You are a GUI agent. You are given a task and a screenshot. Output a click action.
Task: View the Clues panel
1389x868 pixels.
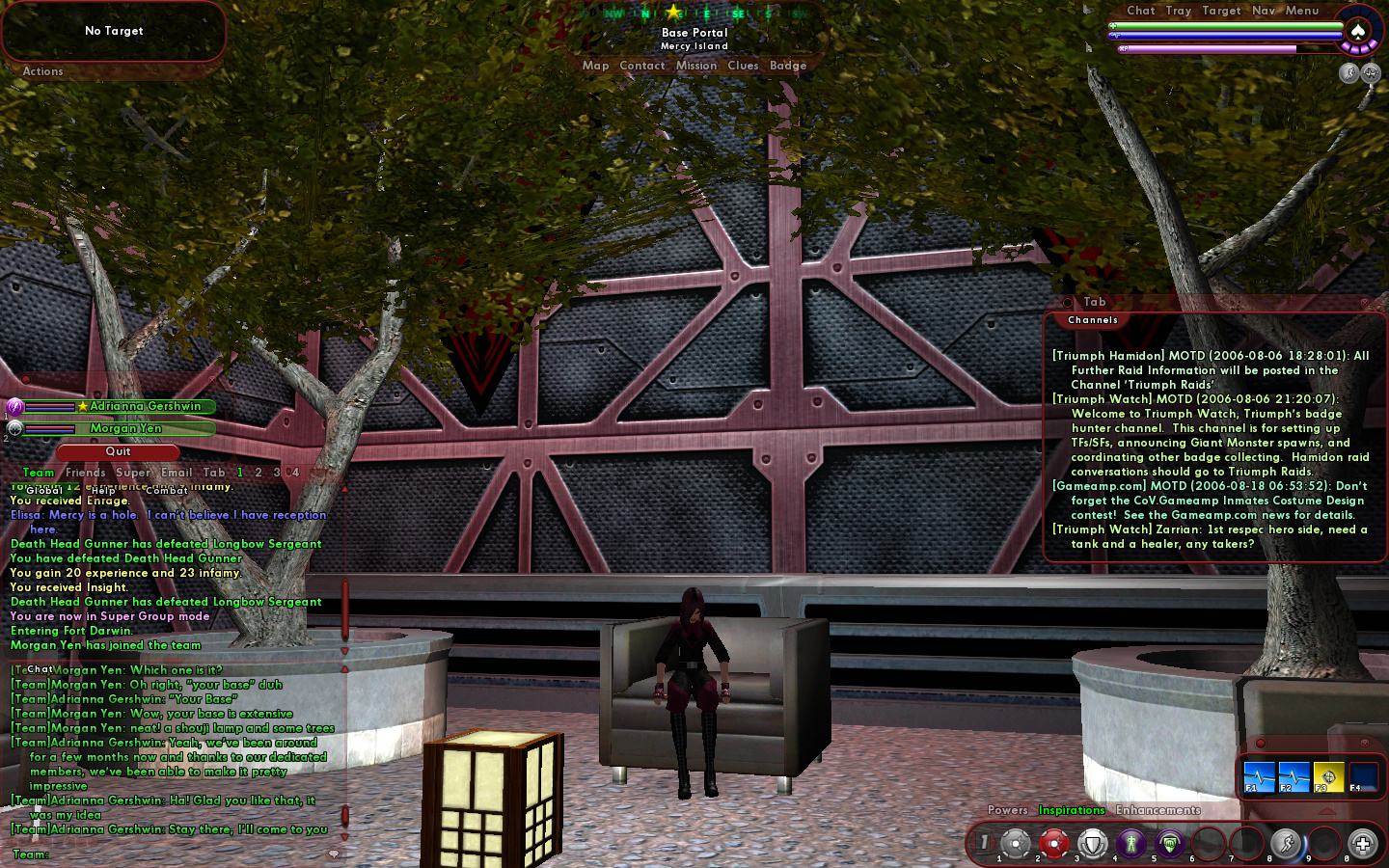click(743, 66)
